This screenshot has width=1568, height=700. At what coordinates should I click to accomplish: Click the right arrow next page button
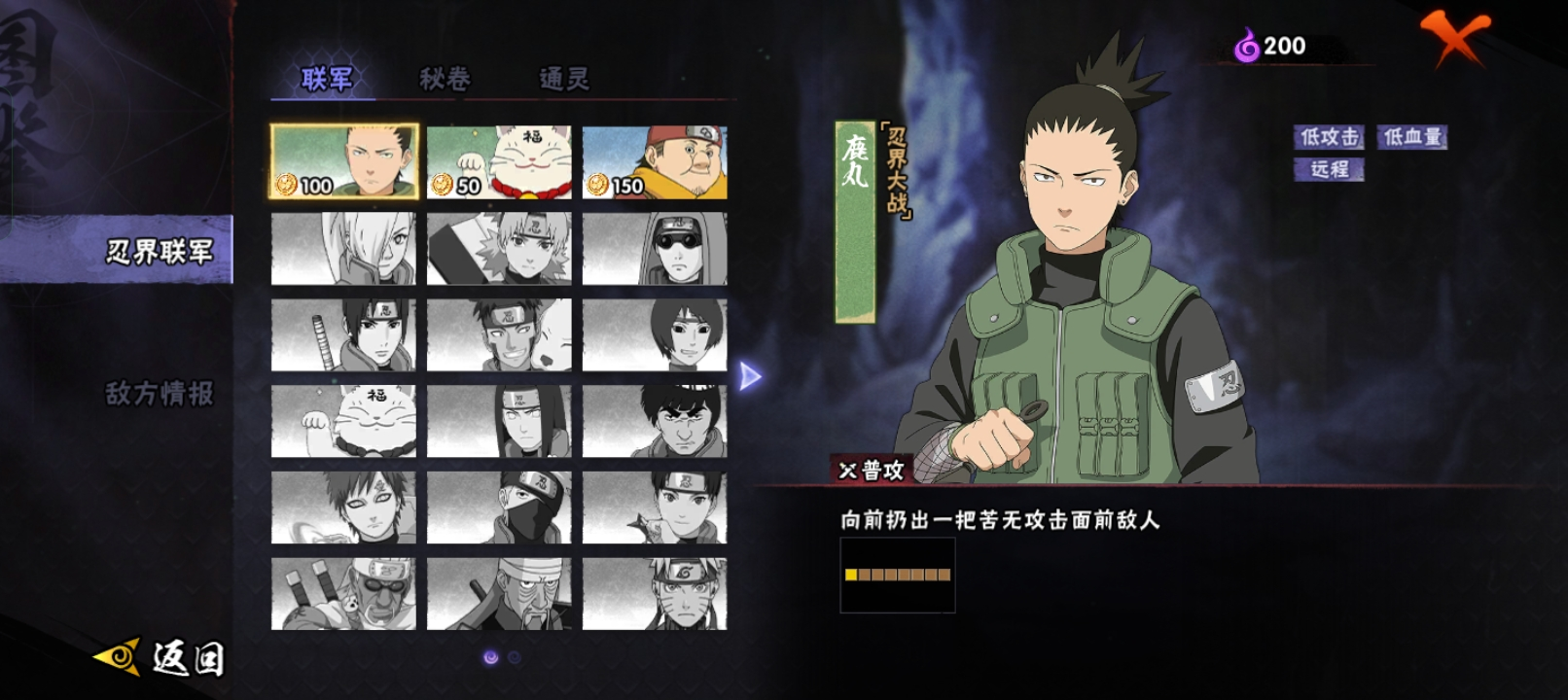coord(749,376)
